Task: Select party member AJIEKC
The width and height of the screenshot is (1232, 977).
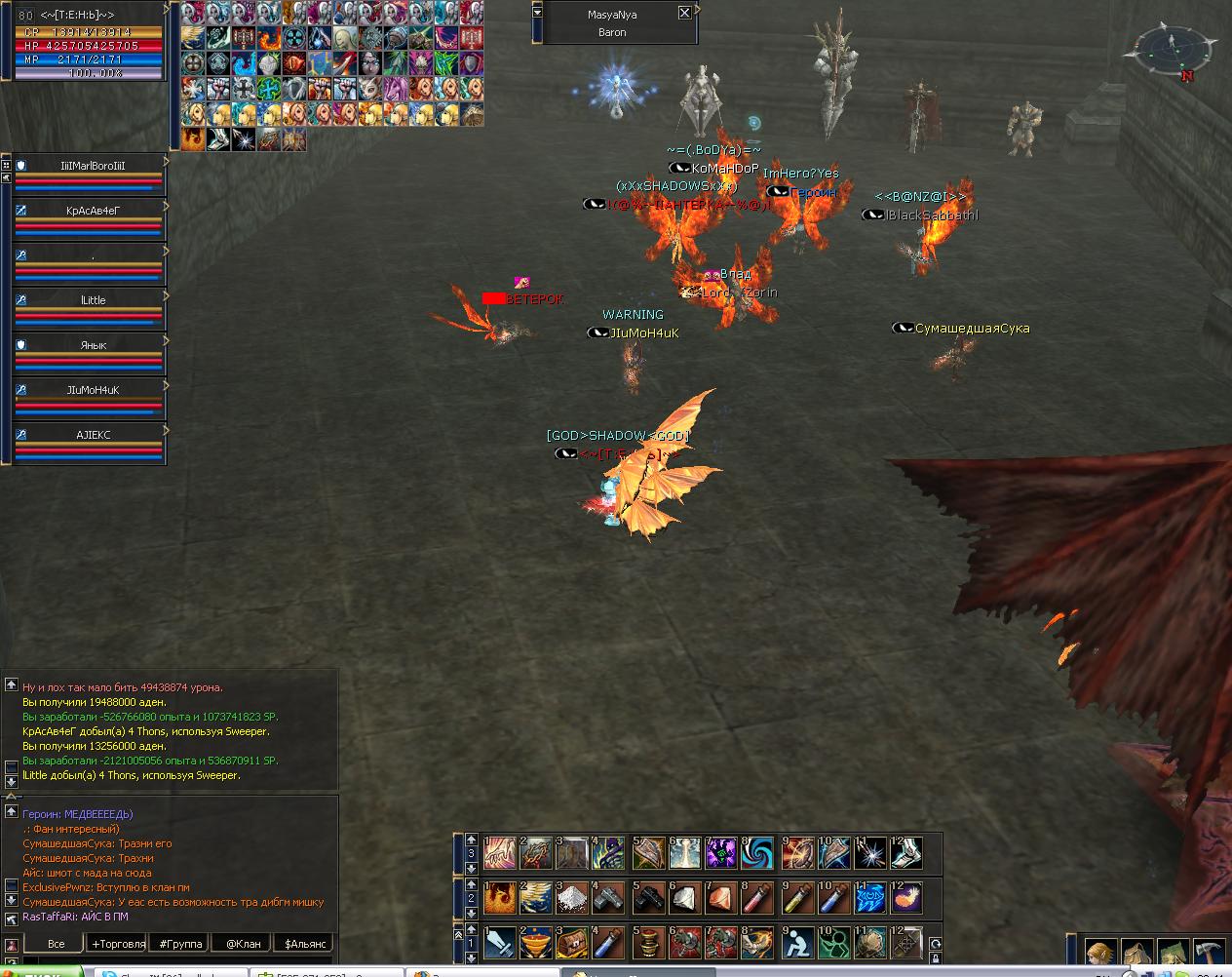Action: [93, 435]
